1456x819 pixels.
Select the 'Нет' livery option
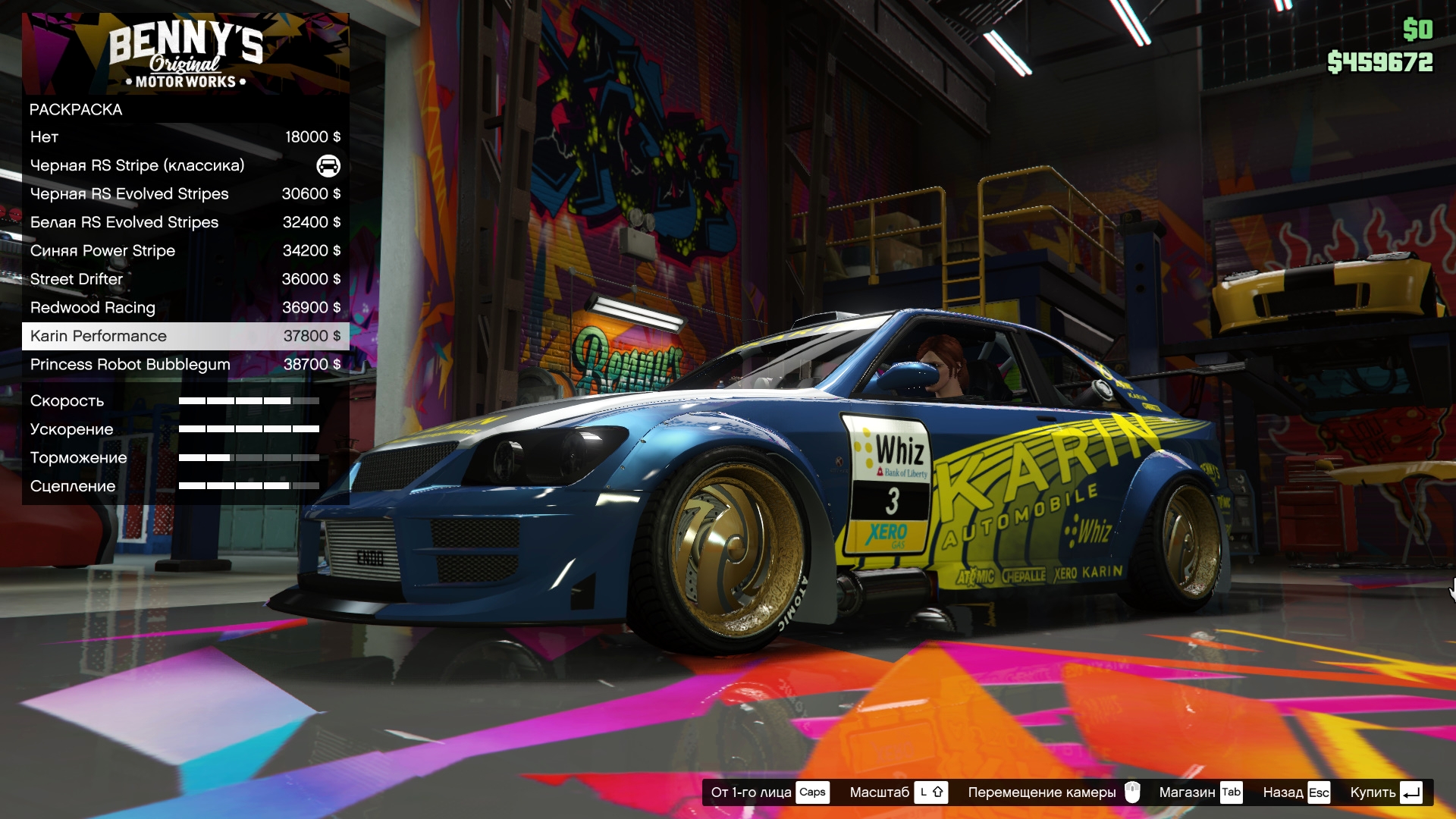185,137
